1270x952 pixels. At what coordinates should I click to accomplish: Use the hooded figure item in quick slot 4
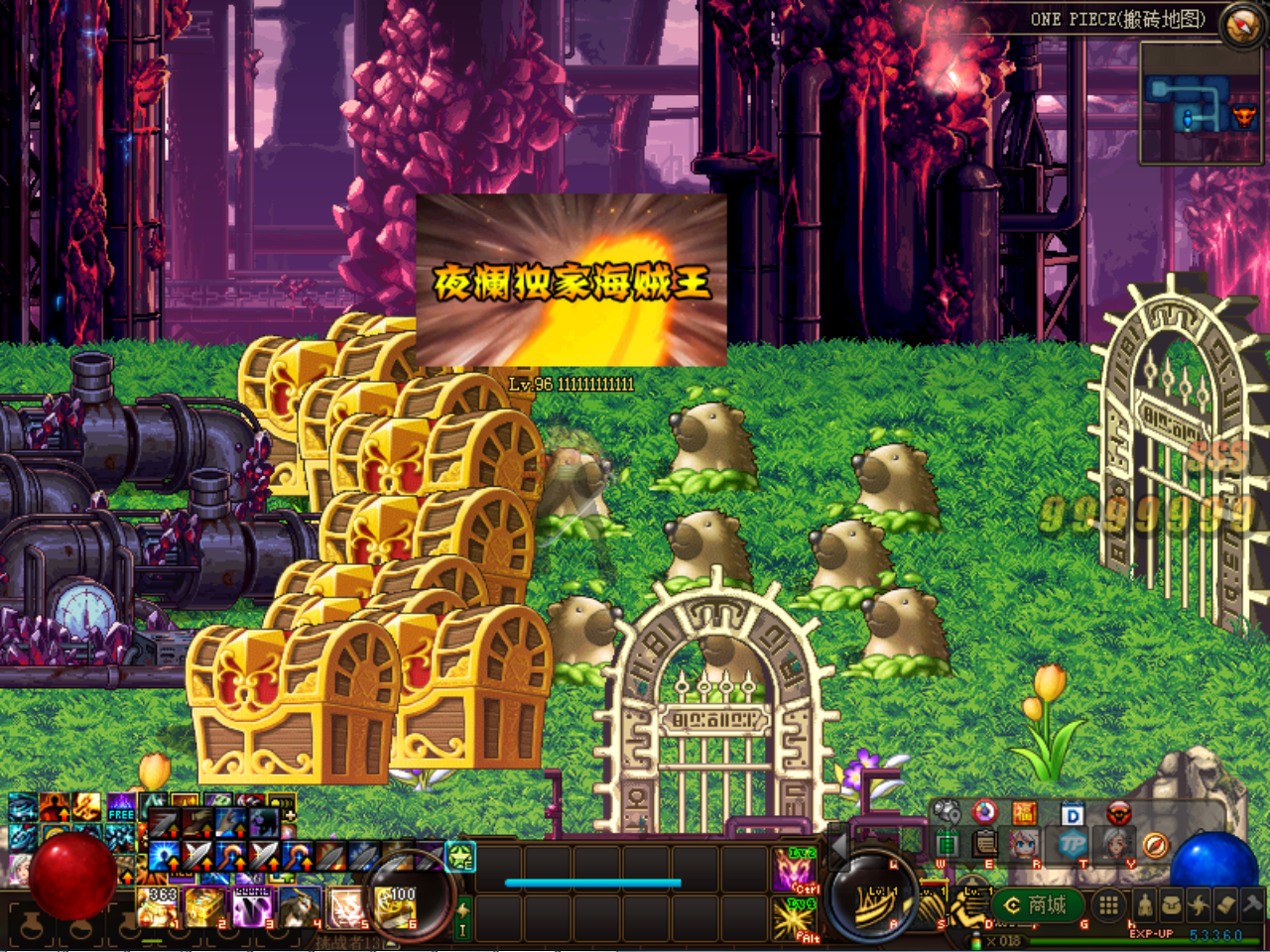click(x=300, y=907)
